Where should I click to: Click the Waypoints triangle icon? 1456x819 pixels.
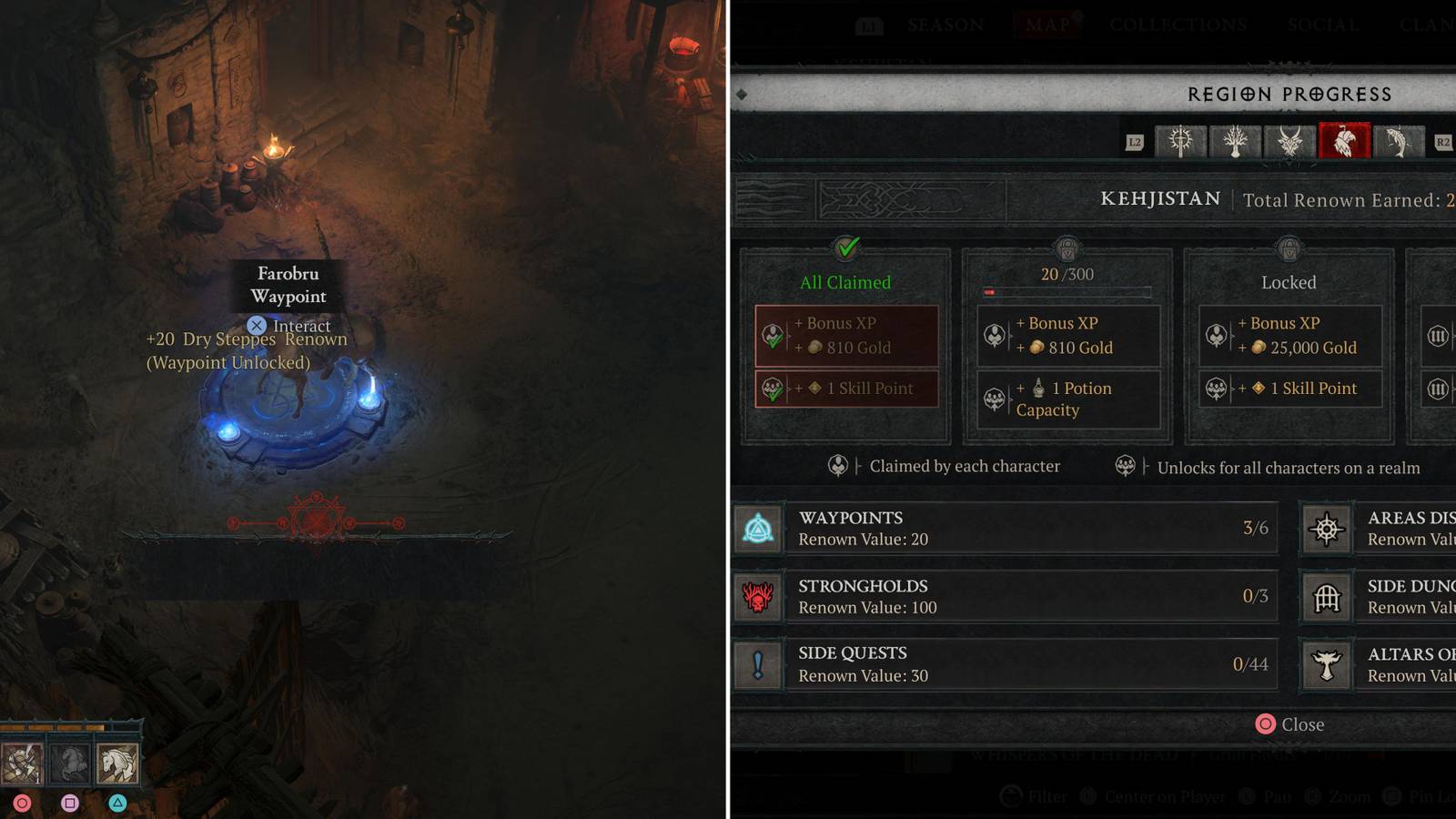click(759, 528)
